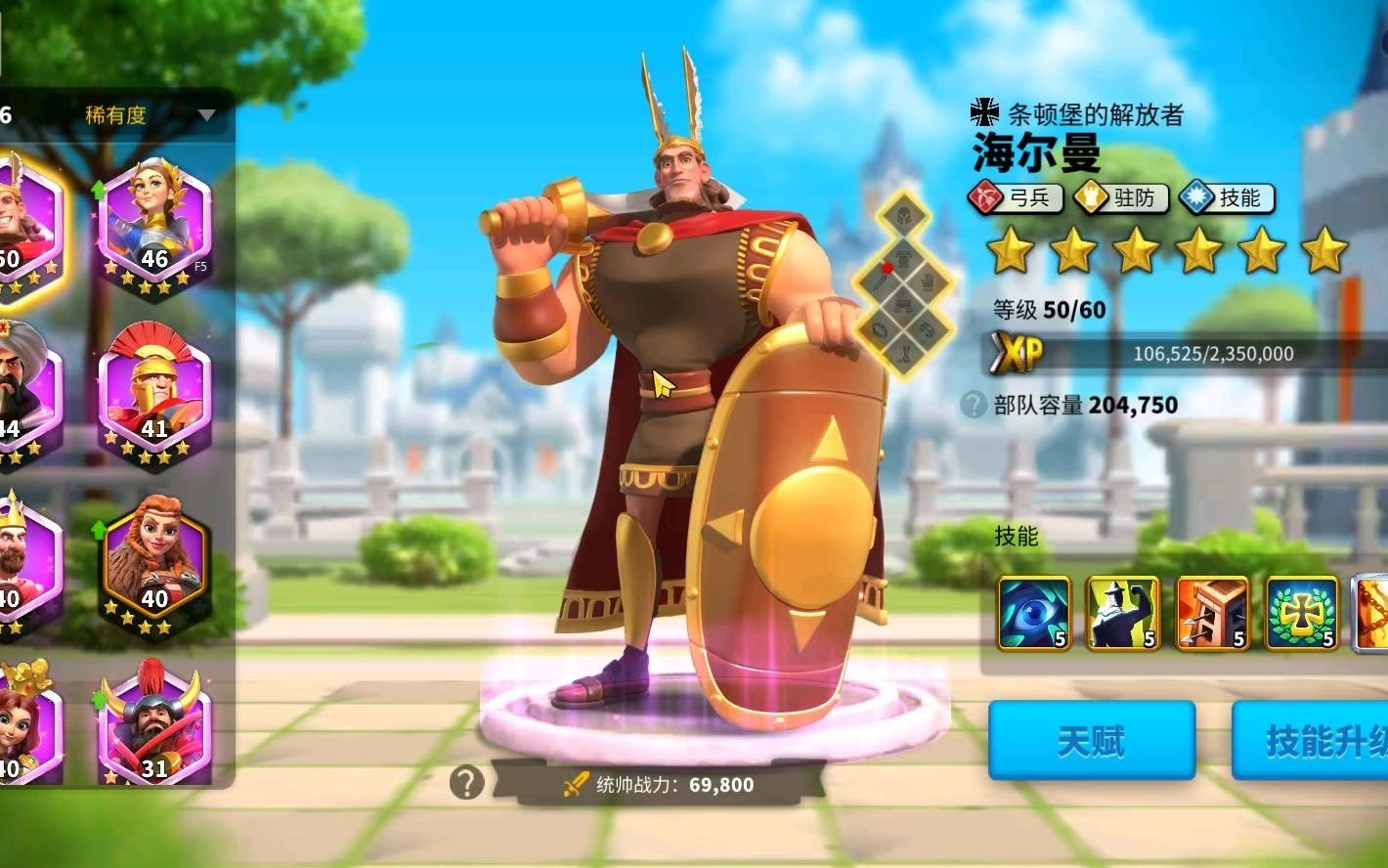Select the eye-shaped first skill icon

coord(1031,613)
